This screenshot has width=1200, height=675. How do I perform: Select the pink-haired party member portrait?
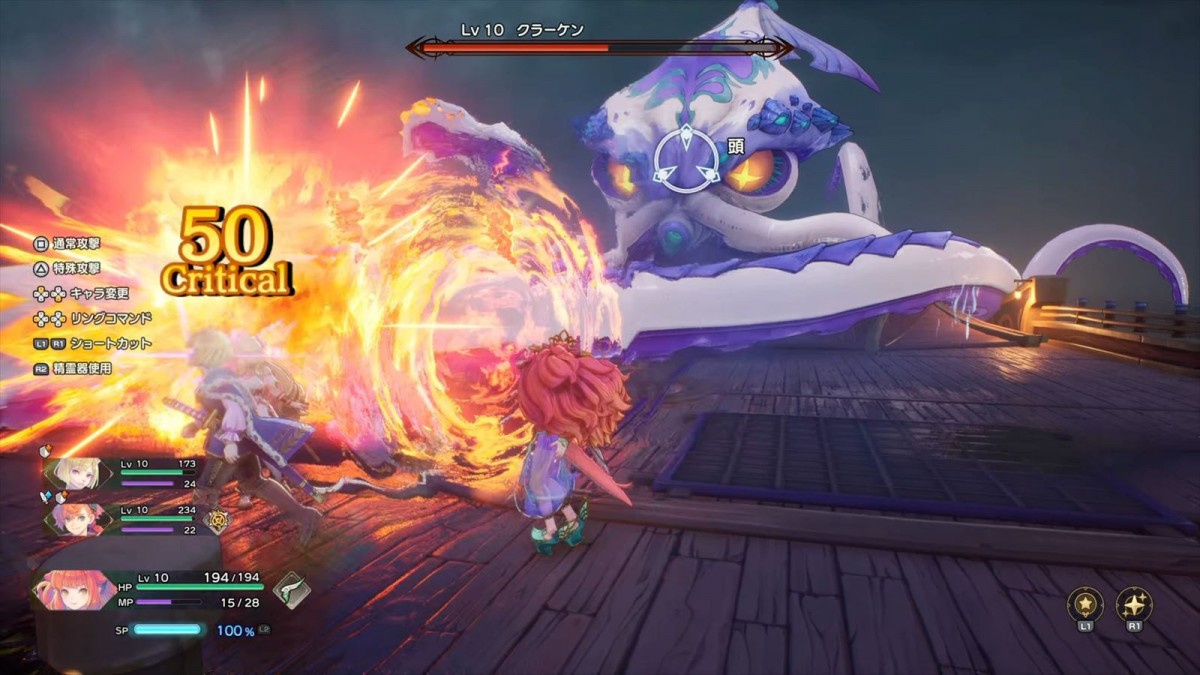77,519
